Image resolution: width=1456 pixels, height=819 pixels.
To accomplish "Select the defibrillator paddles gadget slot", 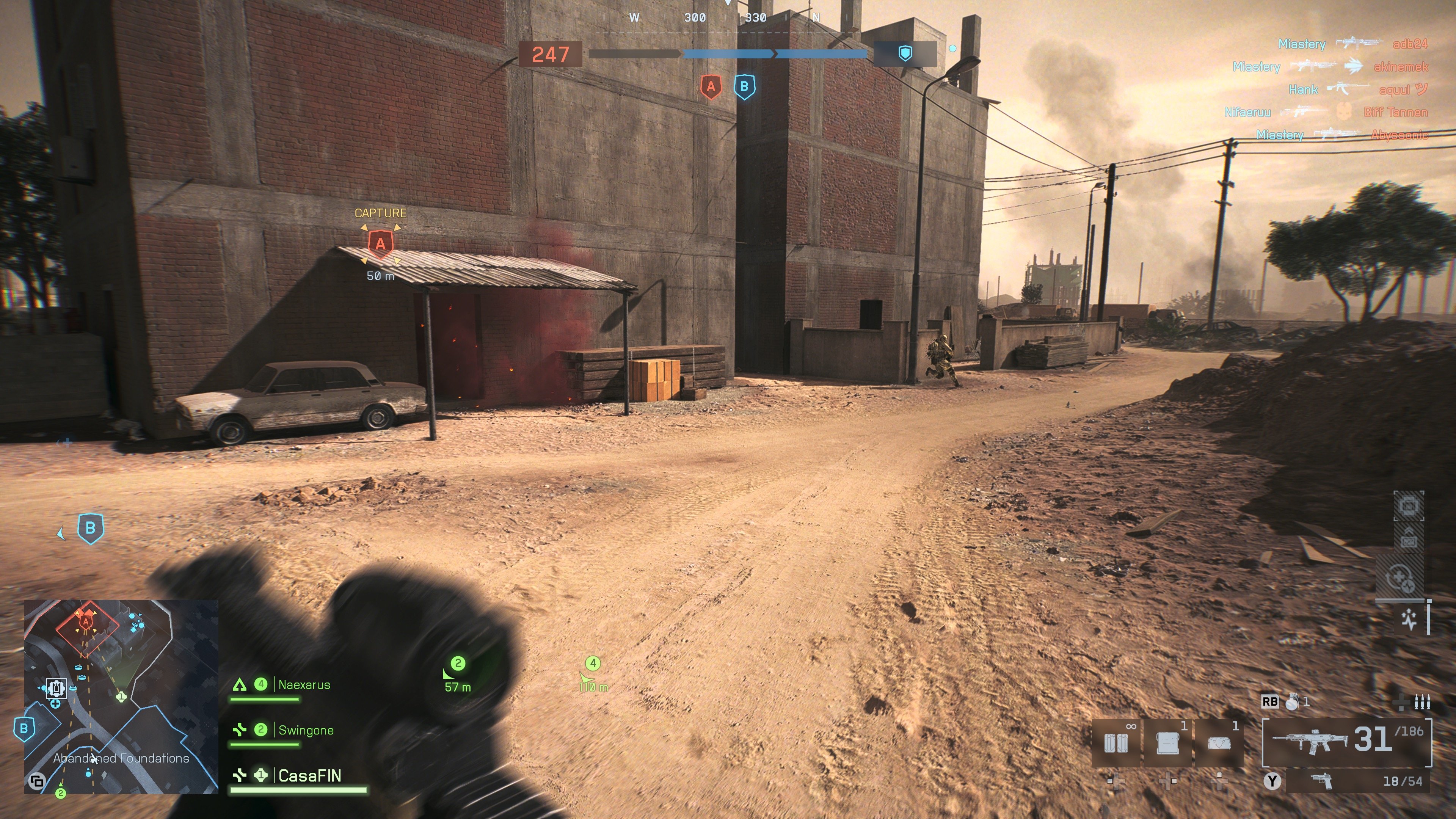I will pos(1116,743).
